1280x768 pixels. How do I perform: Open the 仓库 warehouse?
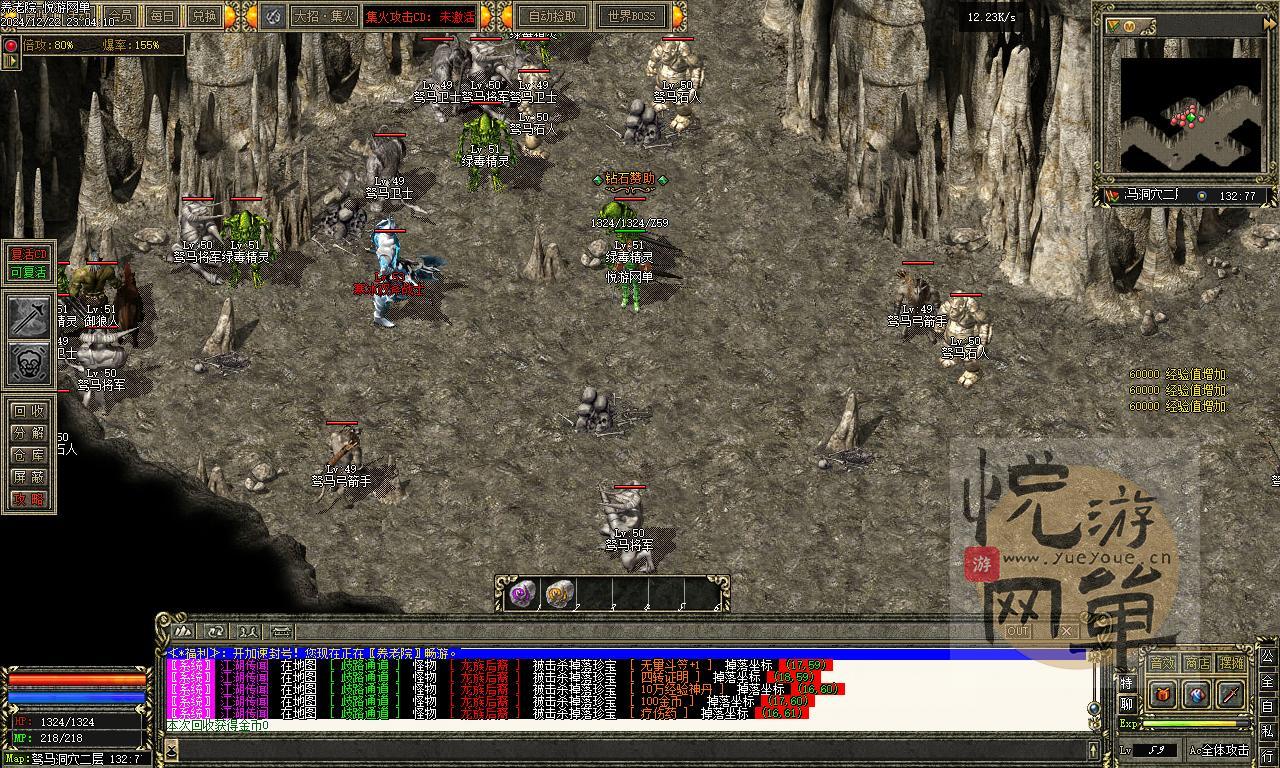pyautogui.click(x=29, y=455)
